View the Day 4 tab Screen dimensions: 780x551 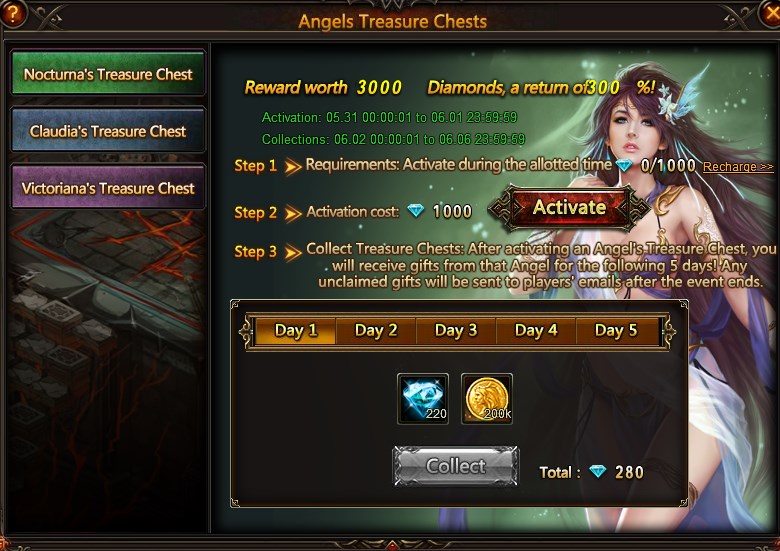536,331
